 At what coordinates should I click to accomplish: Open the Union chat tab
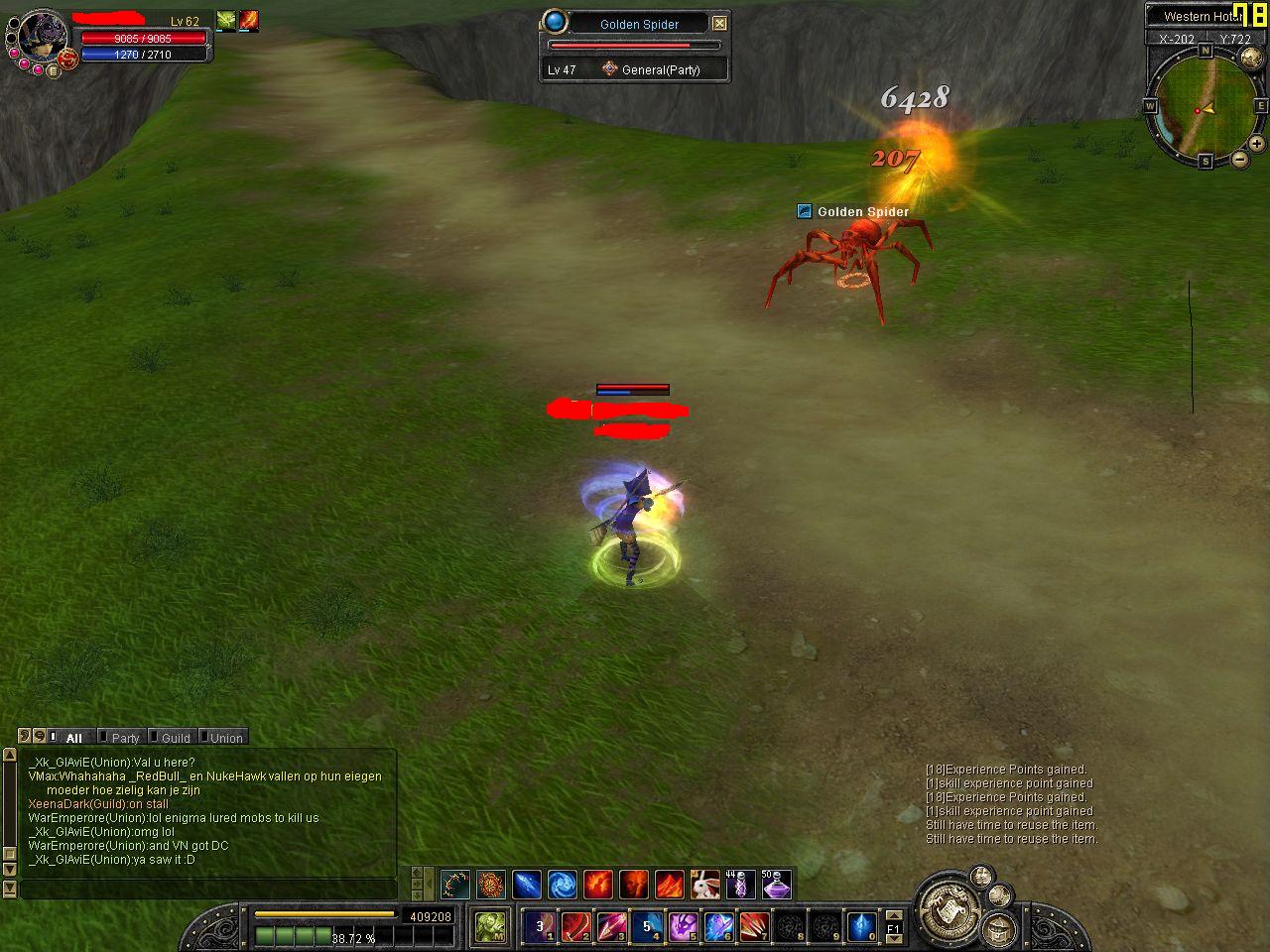click(x=225, y=737)
